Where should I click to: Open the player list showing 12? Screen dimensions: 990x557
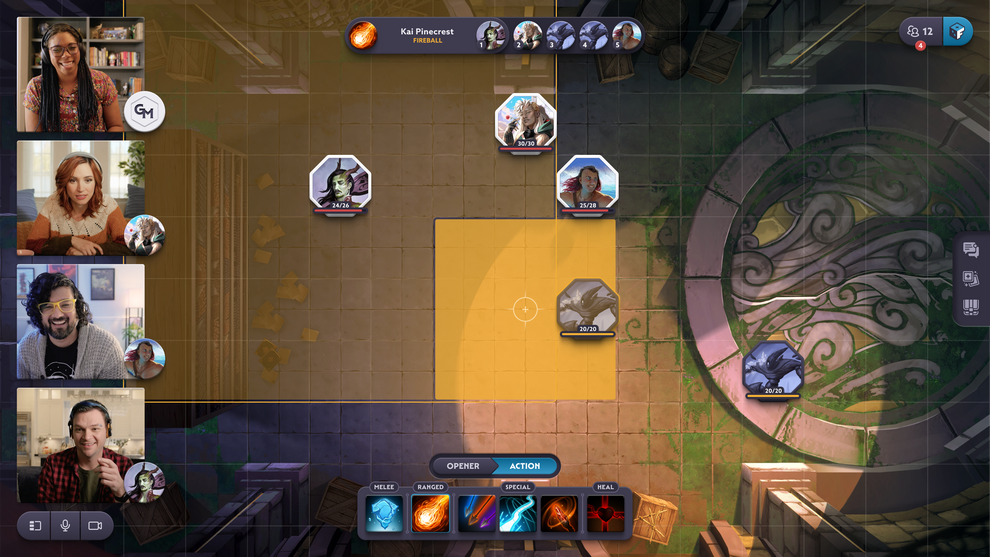920,31
